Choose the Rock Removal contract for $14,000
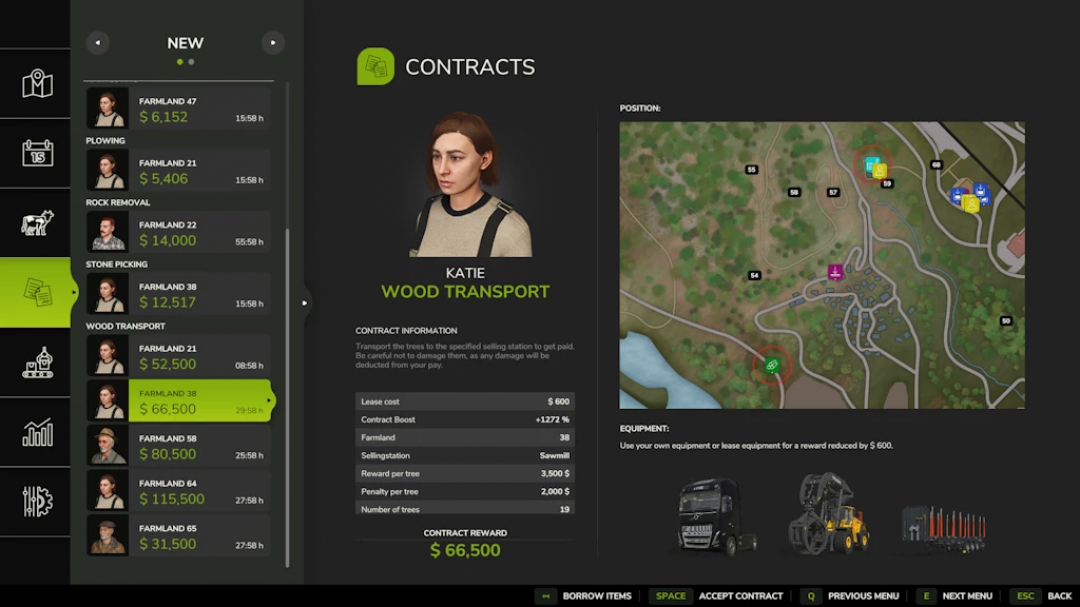This screenshot has width=1080, height=607. tap(179, 233)
